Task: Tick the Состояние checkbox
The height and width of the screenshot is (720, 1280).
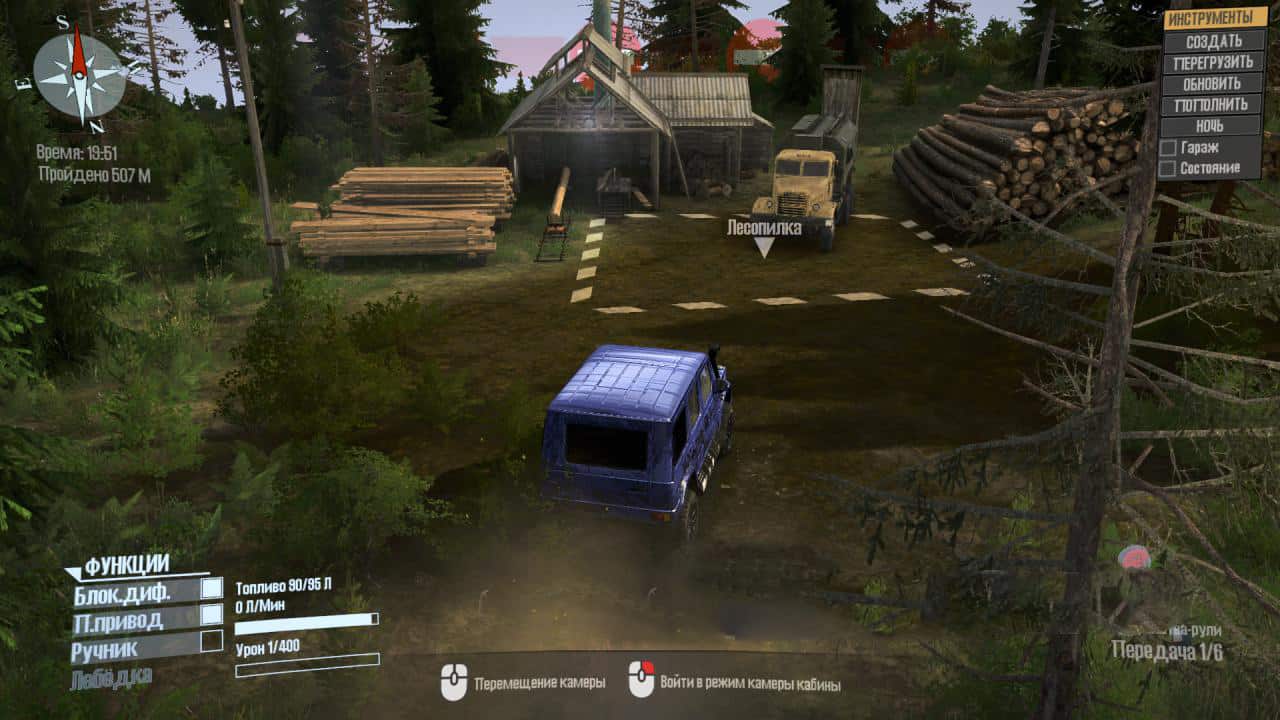Action: (1167, 167)
